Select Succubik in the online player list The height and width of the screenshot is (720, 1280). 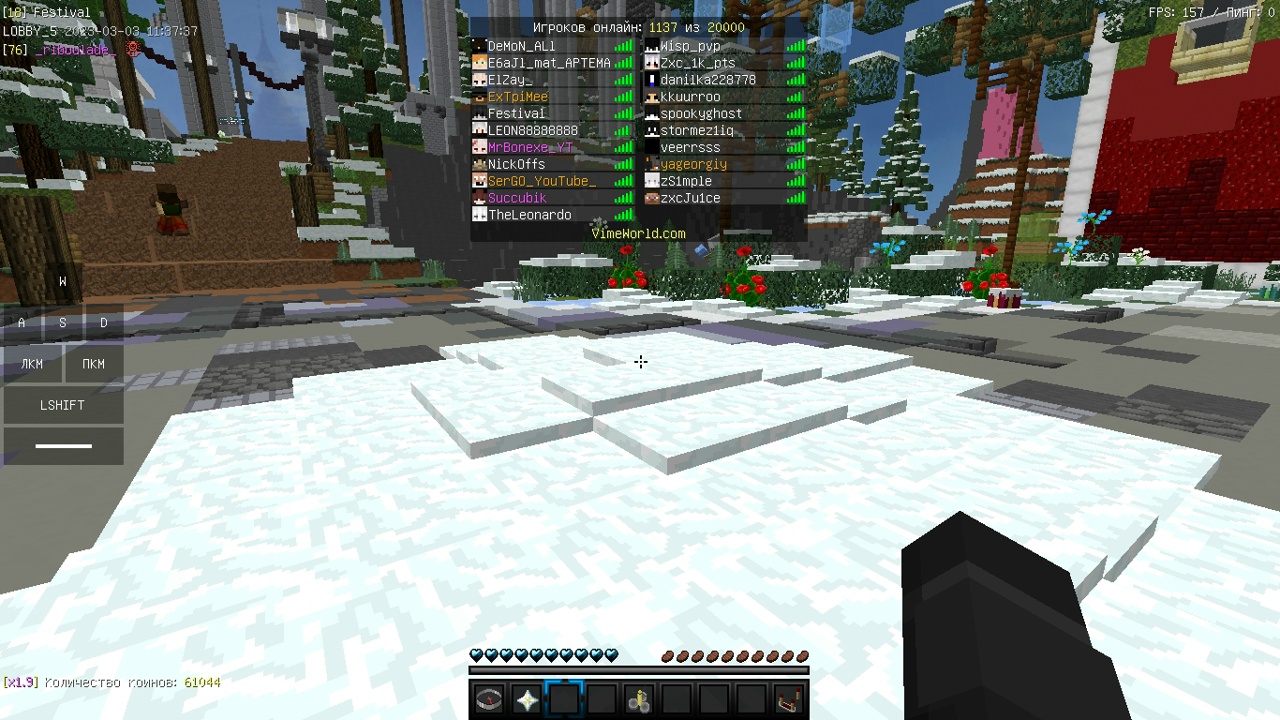[517, 197]
